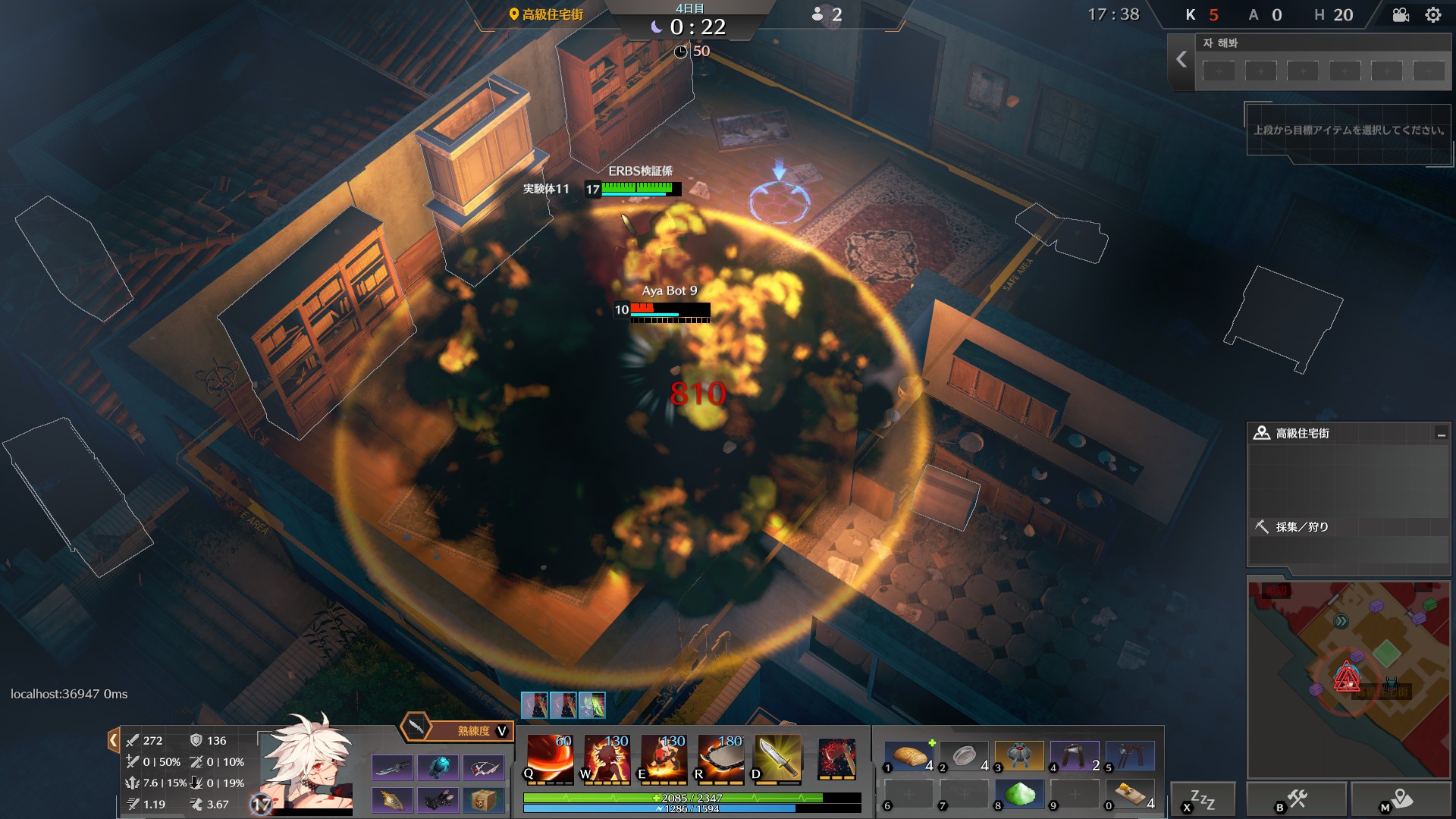Activate the R ultimate skill

(720, 758)
